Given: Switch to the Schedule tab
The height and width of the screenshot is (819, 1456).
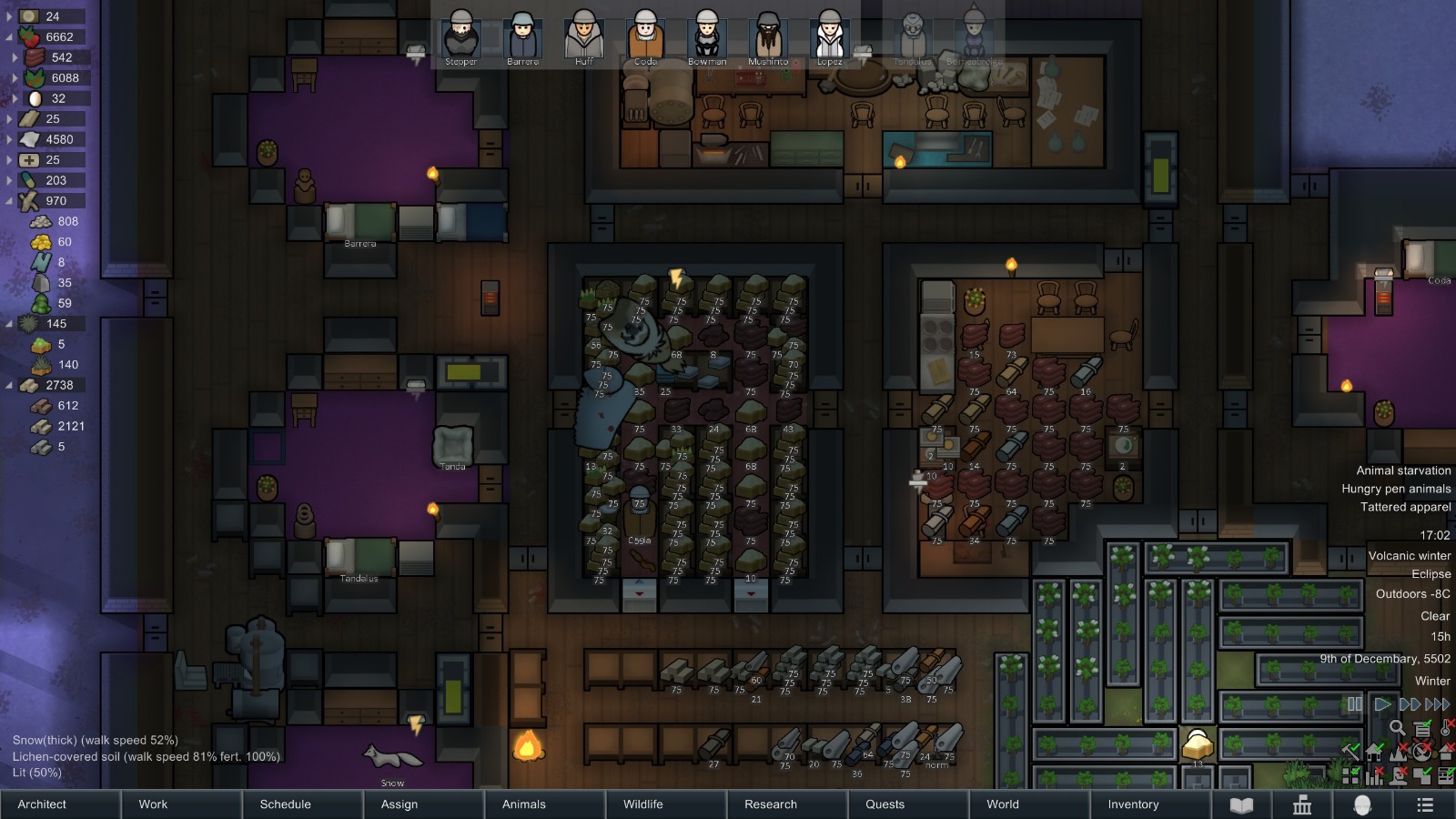Looking at the screenshot, I should 302,804.
